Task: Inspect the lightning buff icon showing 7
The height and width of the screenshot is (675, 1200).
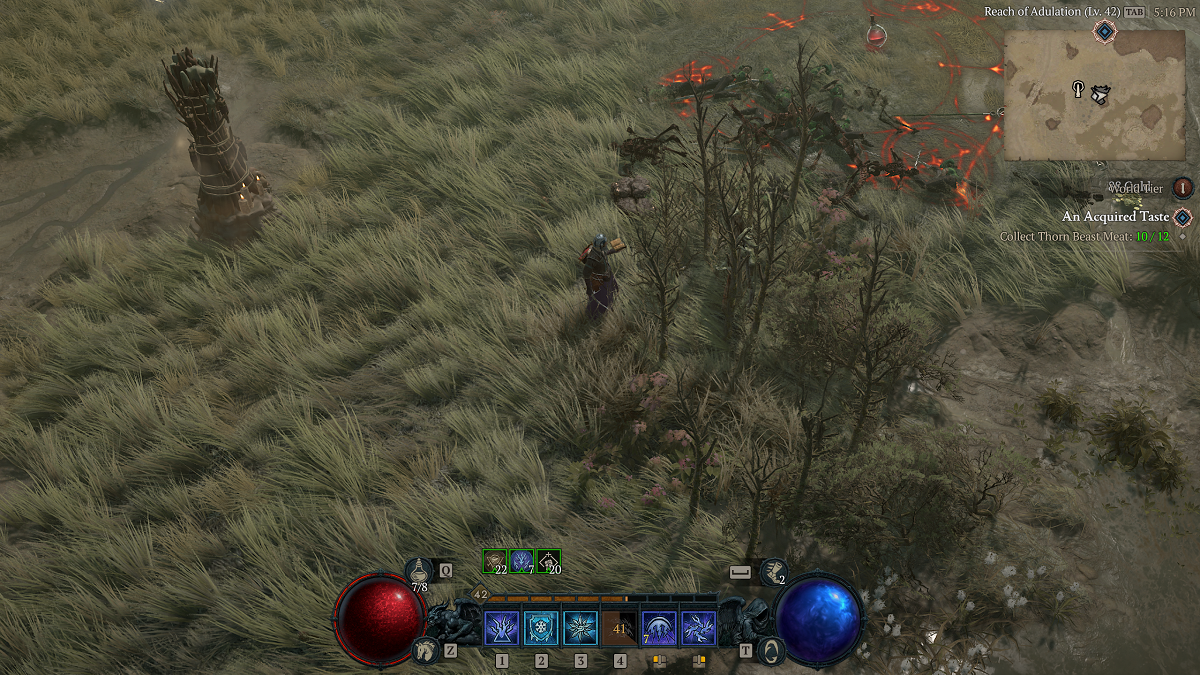Action: pos(522,561)
